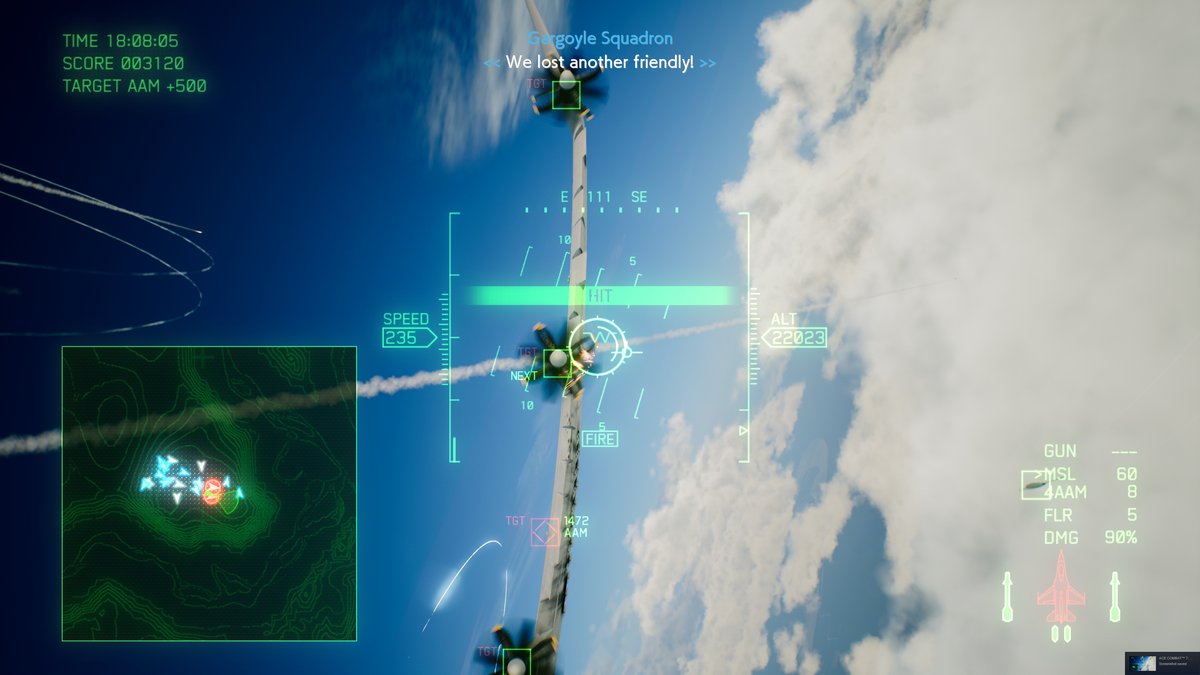Select the target box labeled NEXT
This screenshot has height=675, width=1200.
(x=557, y=362)
